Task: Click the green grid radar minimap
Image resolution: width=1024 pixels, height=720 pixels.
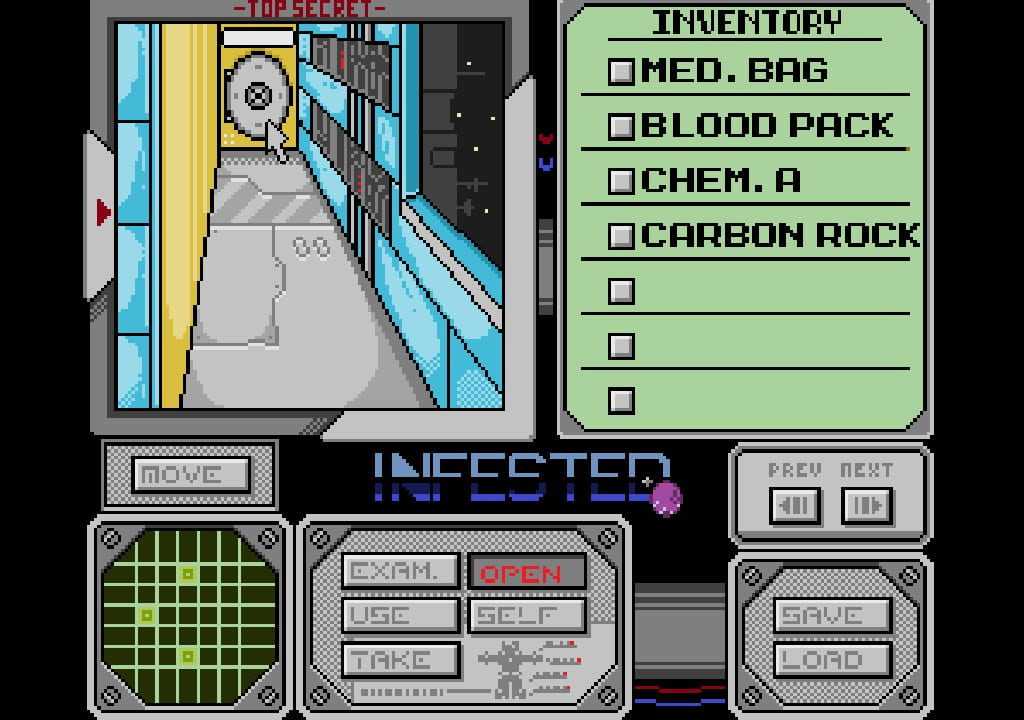Action: (x=188, y=615)
